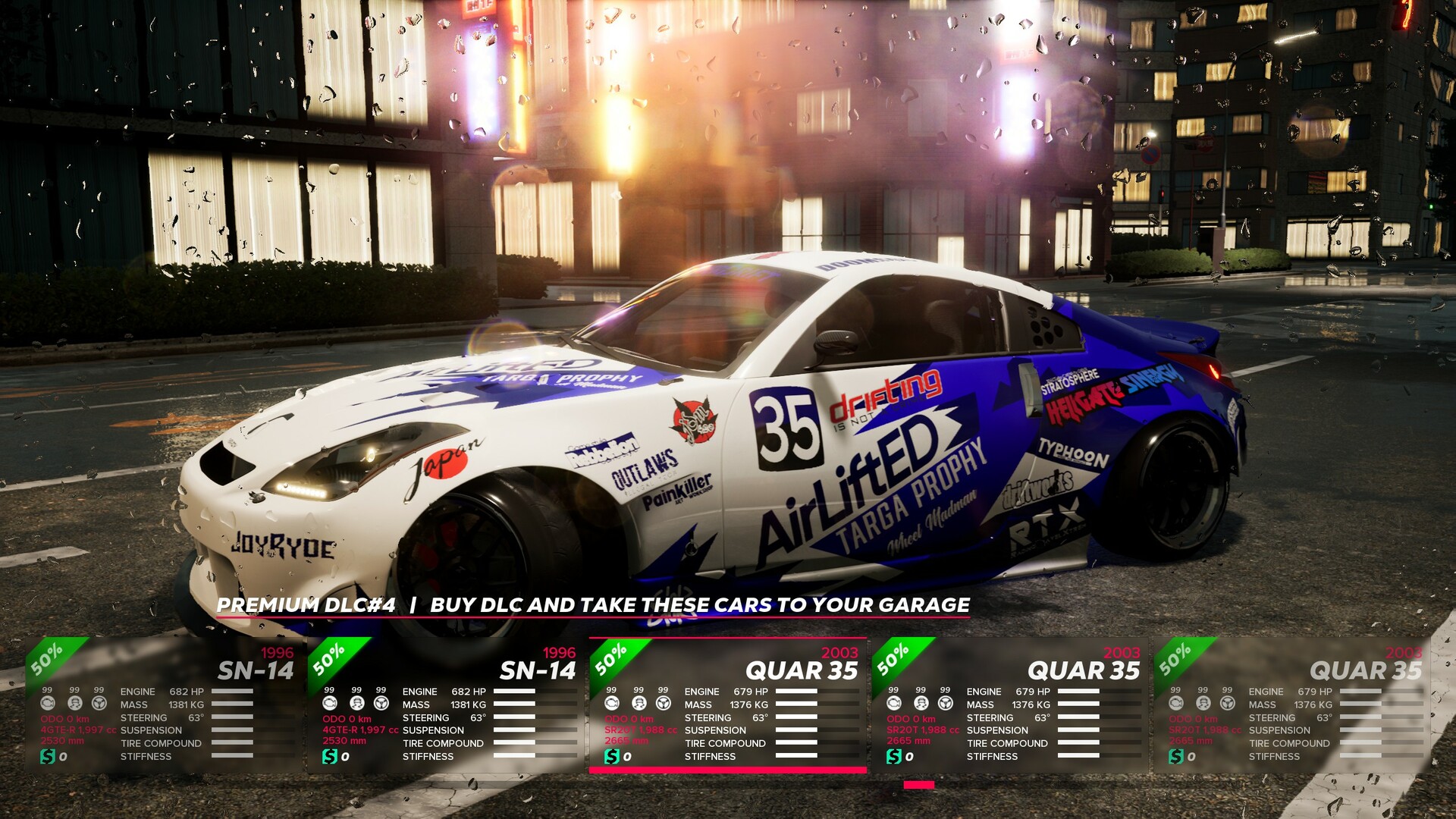Click the driver helmet icon on the second SN-14 card
This screenshot has width=1456, height=819.
[356, 704]
